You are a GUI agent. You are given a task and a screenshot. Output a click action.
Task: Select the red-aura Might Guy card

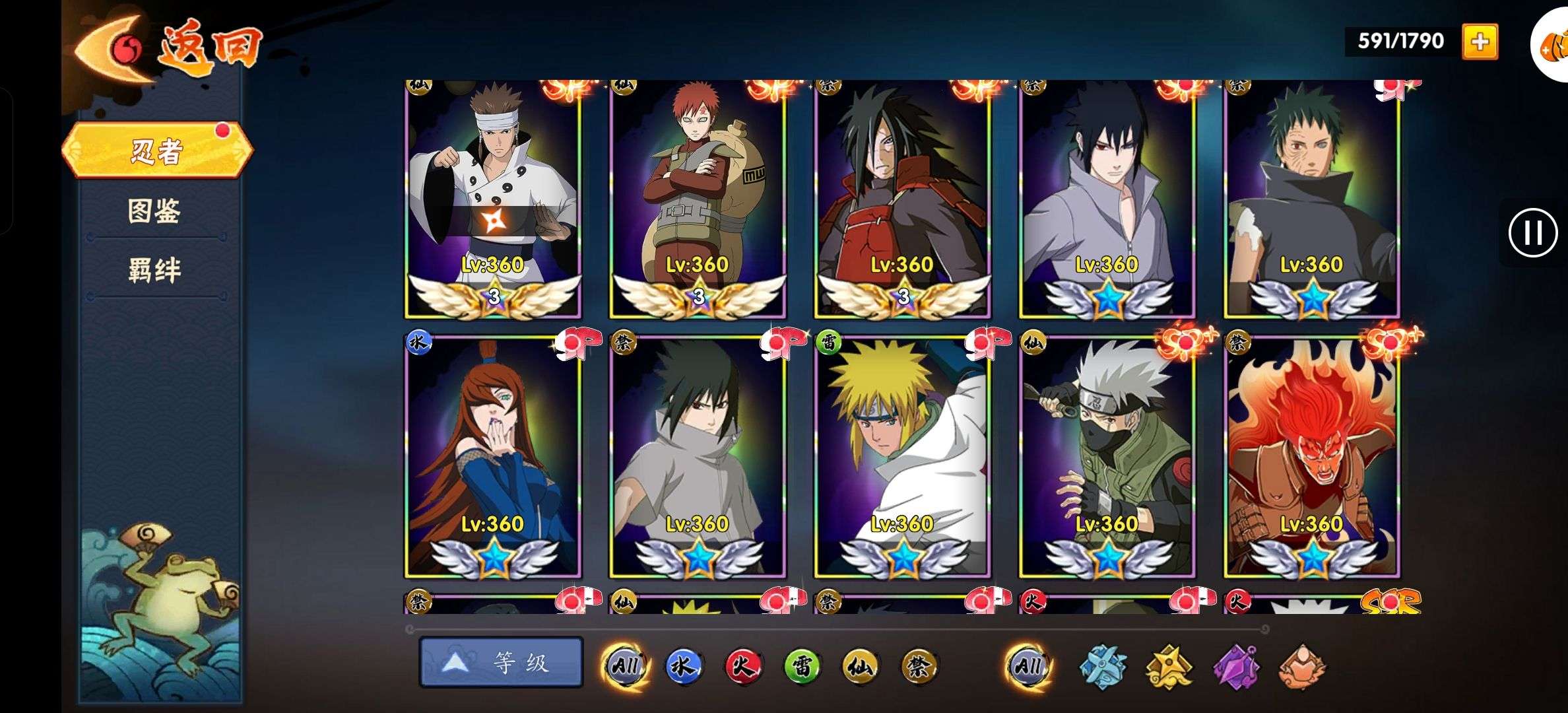point(1311,457)
